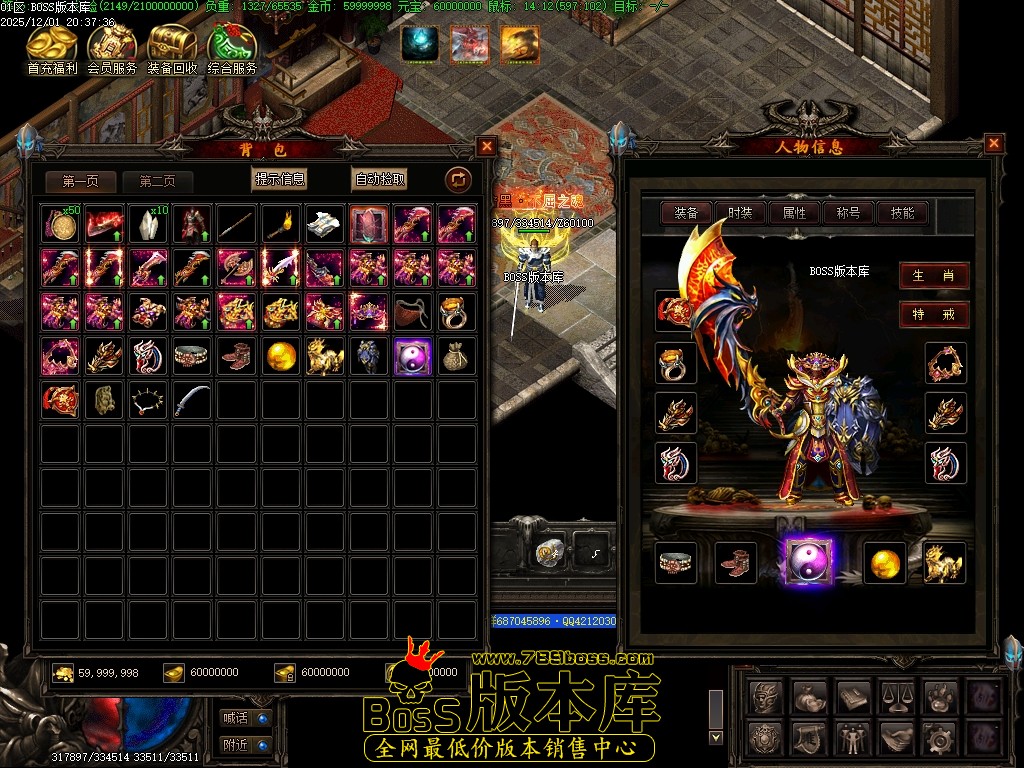
Task: Open the 特戒 special ring panel
Action: (x=934, y=314)
